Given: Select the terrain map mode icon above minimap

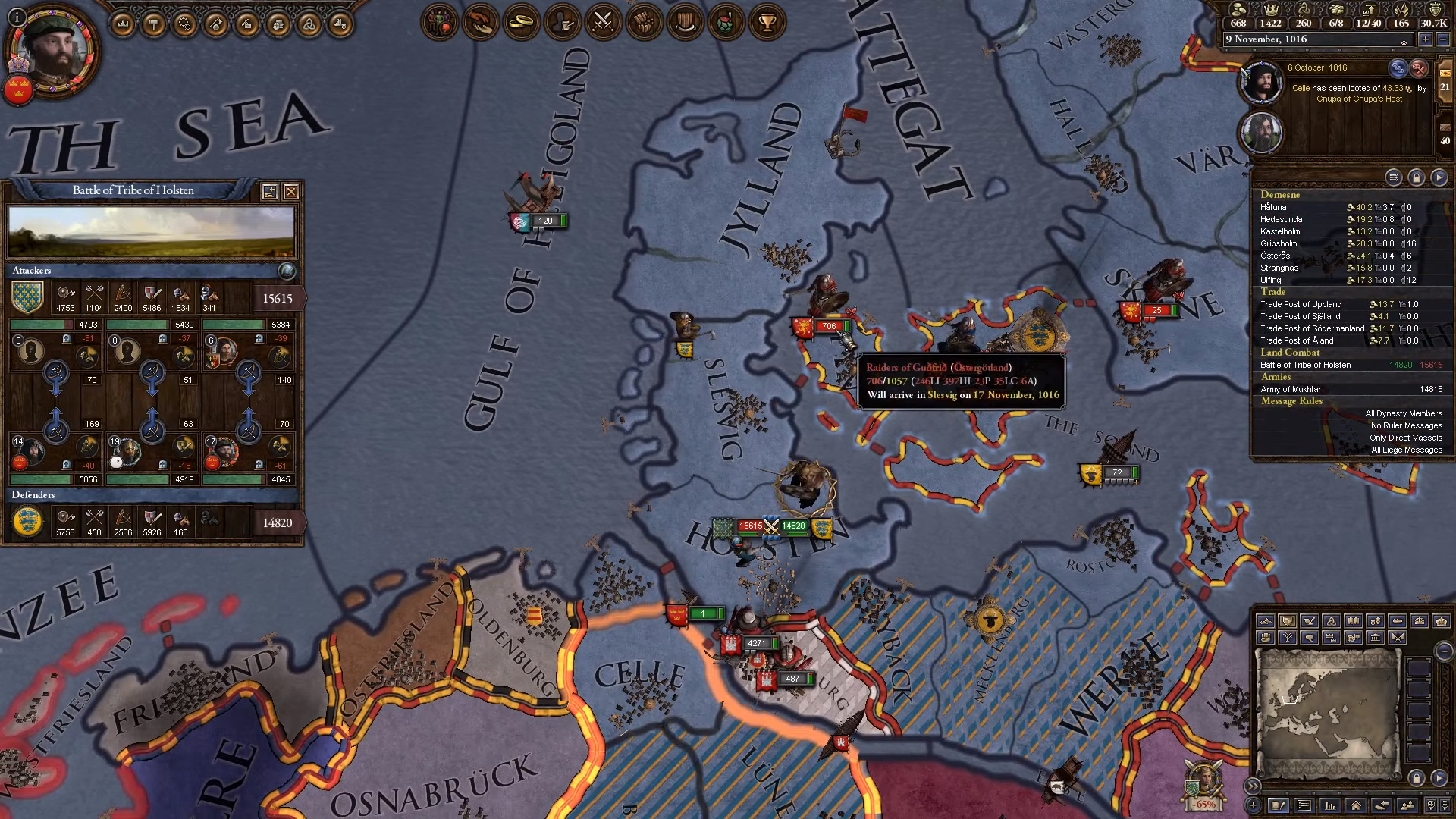Looking at the screenshot, I should (1265, 622).
